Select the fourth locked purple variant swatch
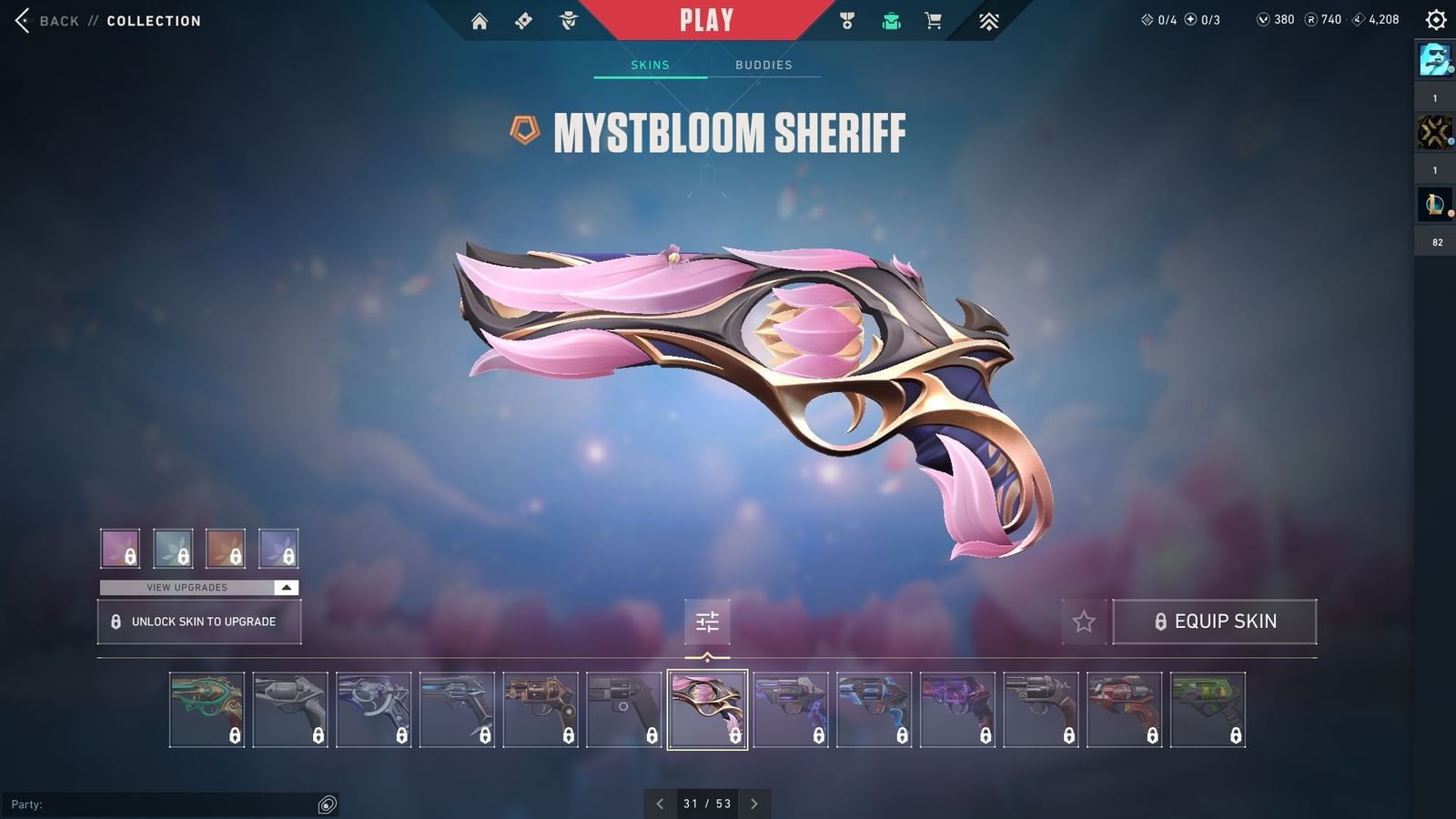This screenshot has height=819, width=1456. click(279, 548)
